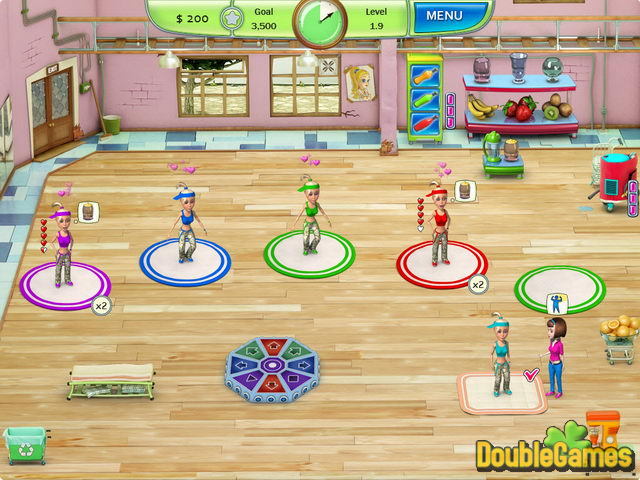640x480 pixels.
Task: Select the empty green exercise mat
Action: click(x=559, y=289)
